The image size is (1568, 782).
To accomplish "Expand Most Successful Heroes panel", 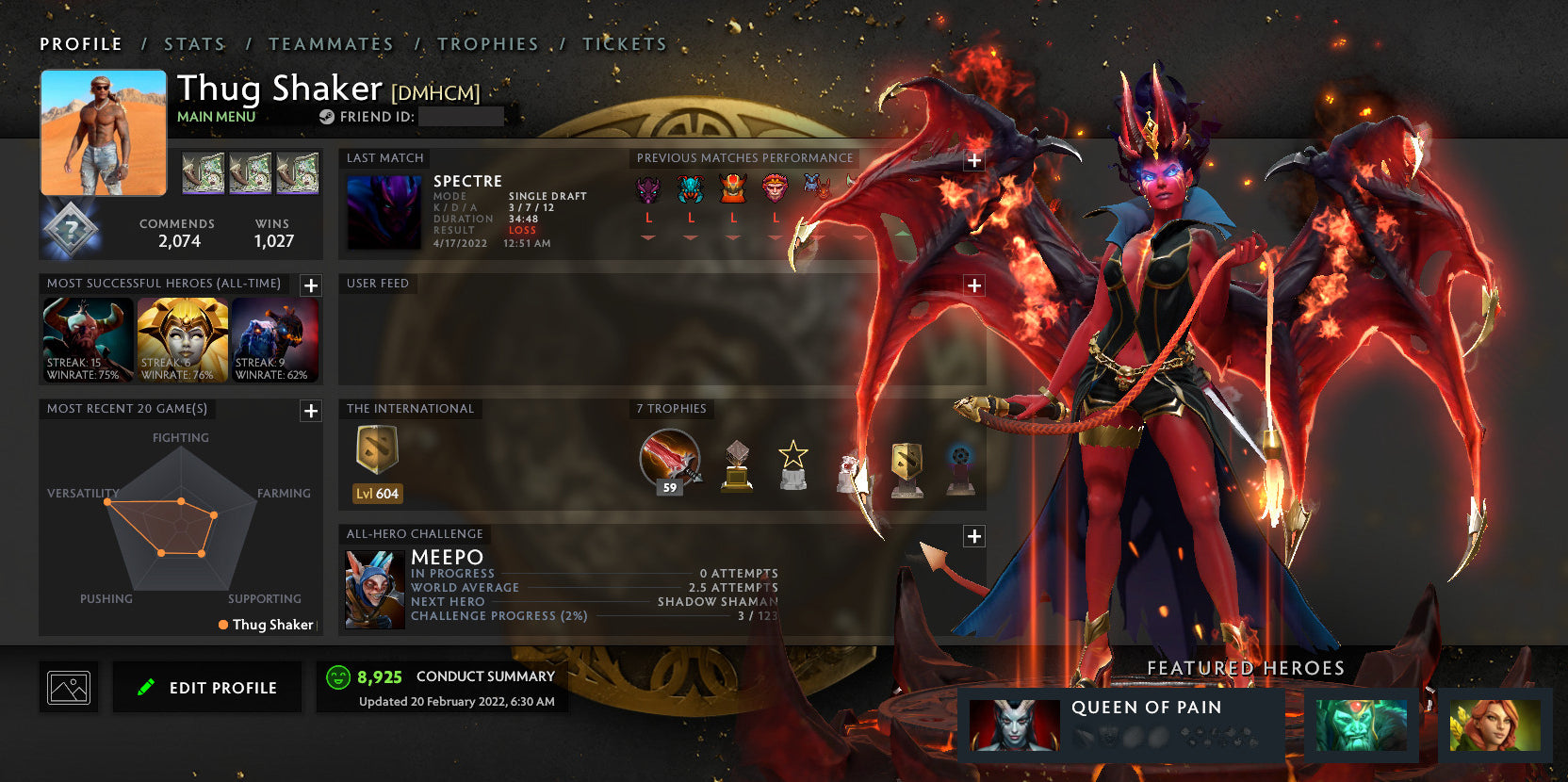I will pos(311,285).
